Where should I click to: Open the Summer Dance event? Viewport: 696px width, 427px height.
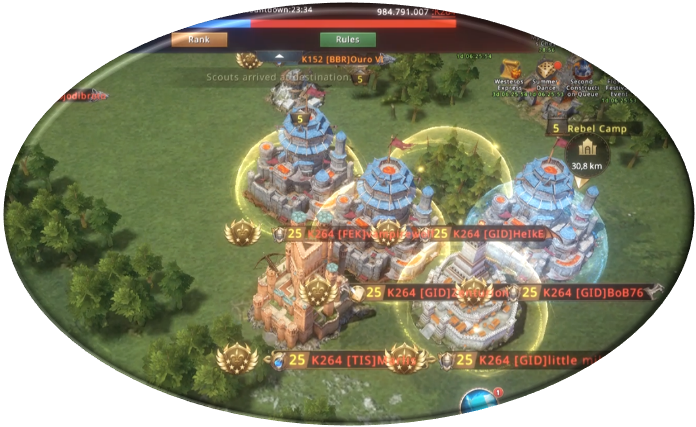pos(546,70)
